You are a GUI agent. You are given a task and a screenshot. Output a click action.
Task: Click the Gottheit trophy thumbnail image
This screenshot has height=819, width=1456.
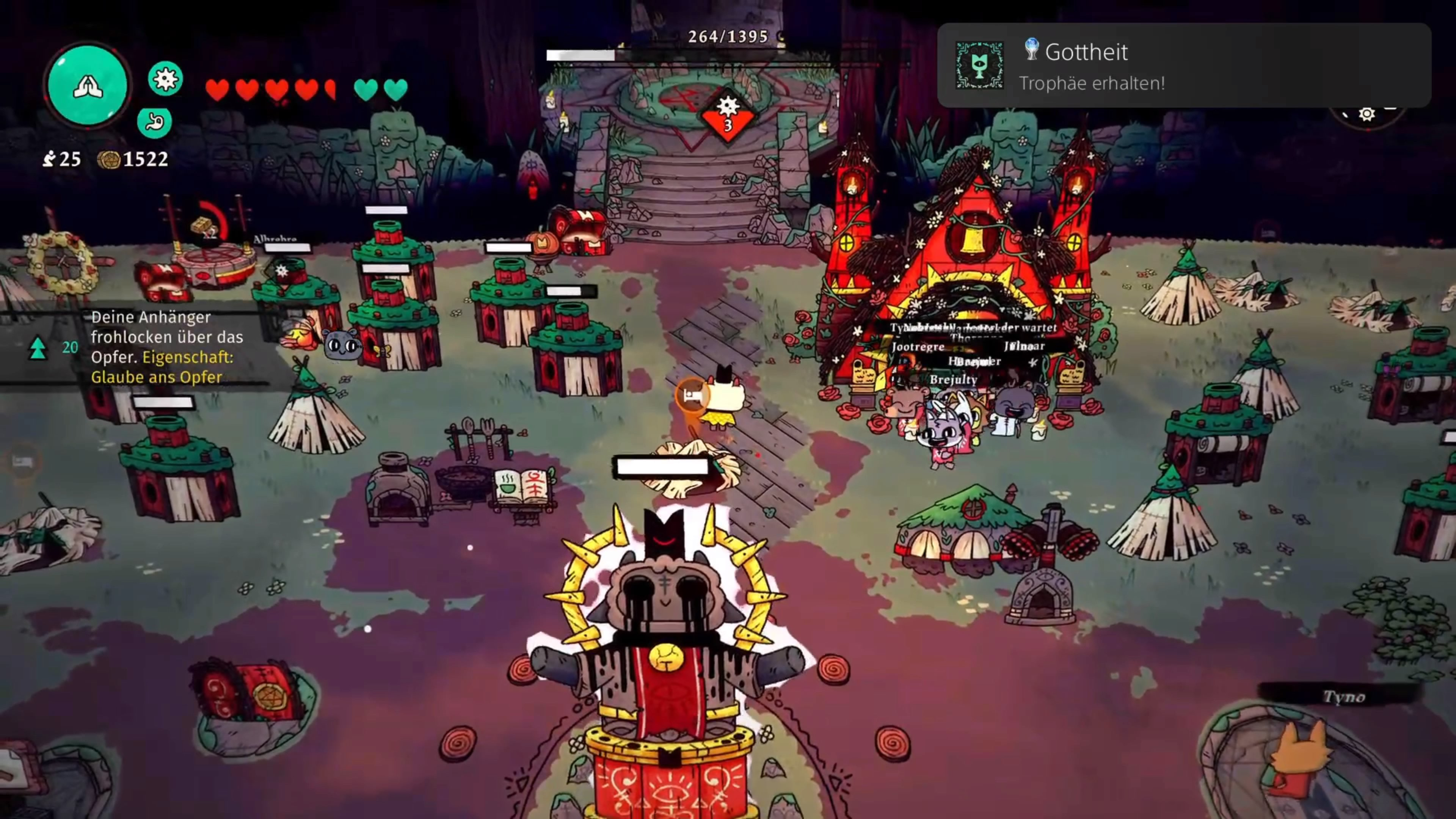979,66
